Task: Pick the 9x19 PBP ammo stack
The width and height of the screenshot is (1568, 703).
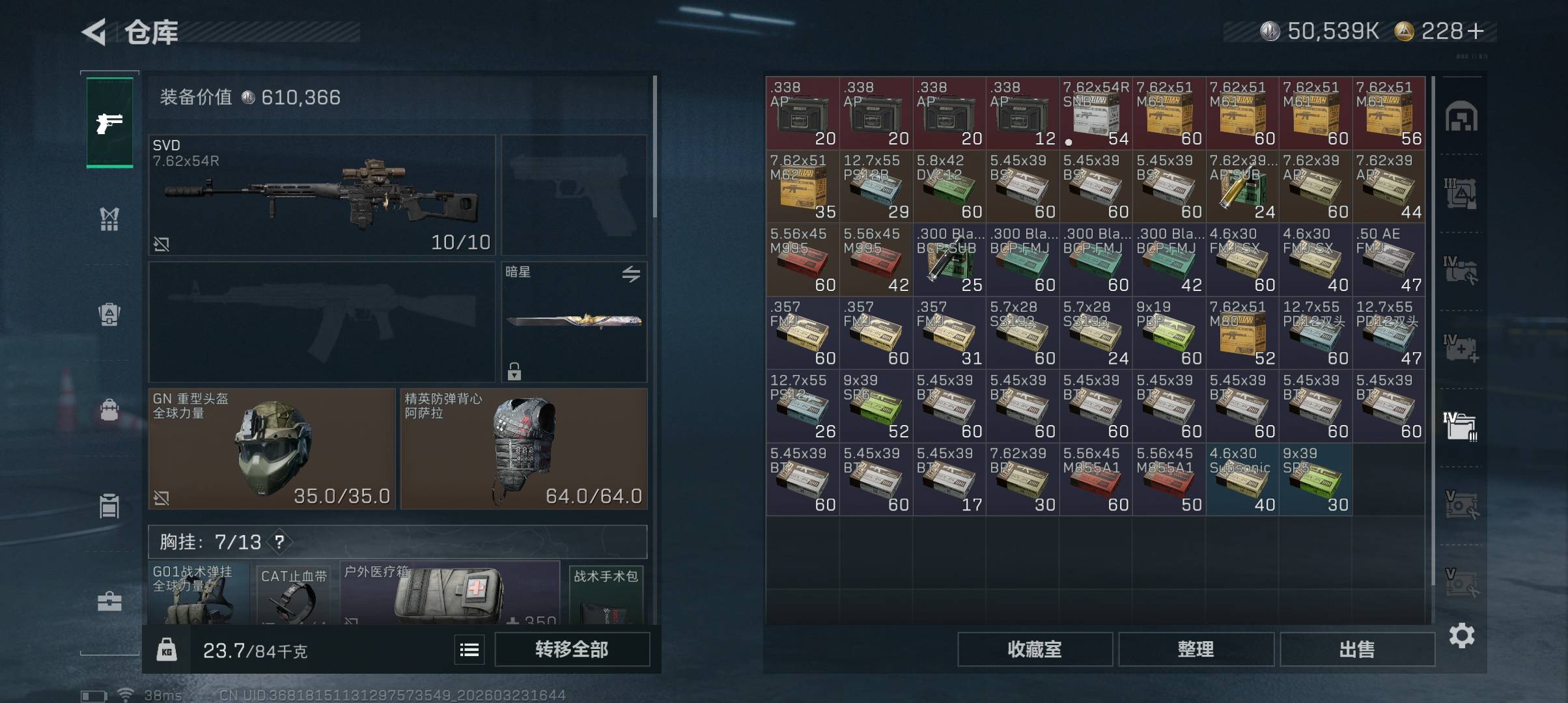Action: point(1168,333)
